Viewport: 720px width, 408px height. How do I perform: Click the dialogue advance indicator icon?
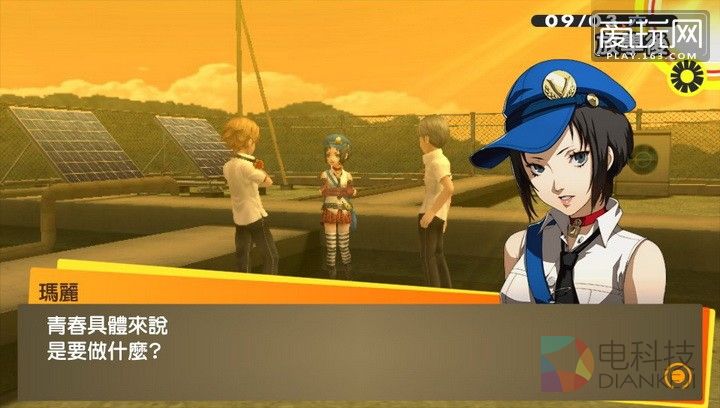[677, 377]
